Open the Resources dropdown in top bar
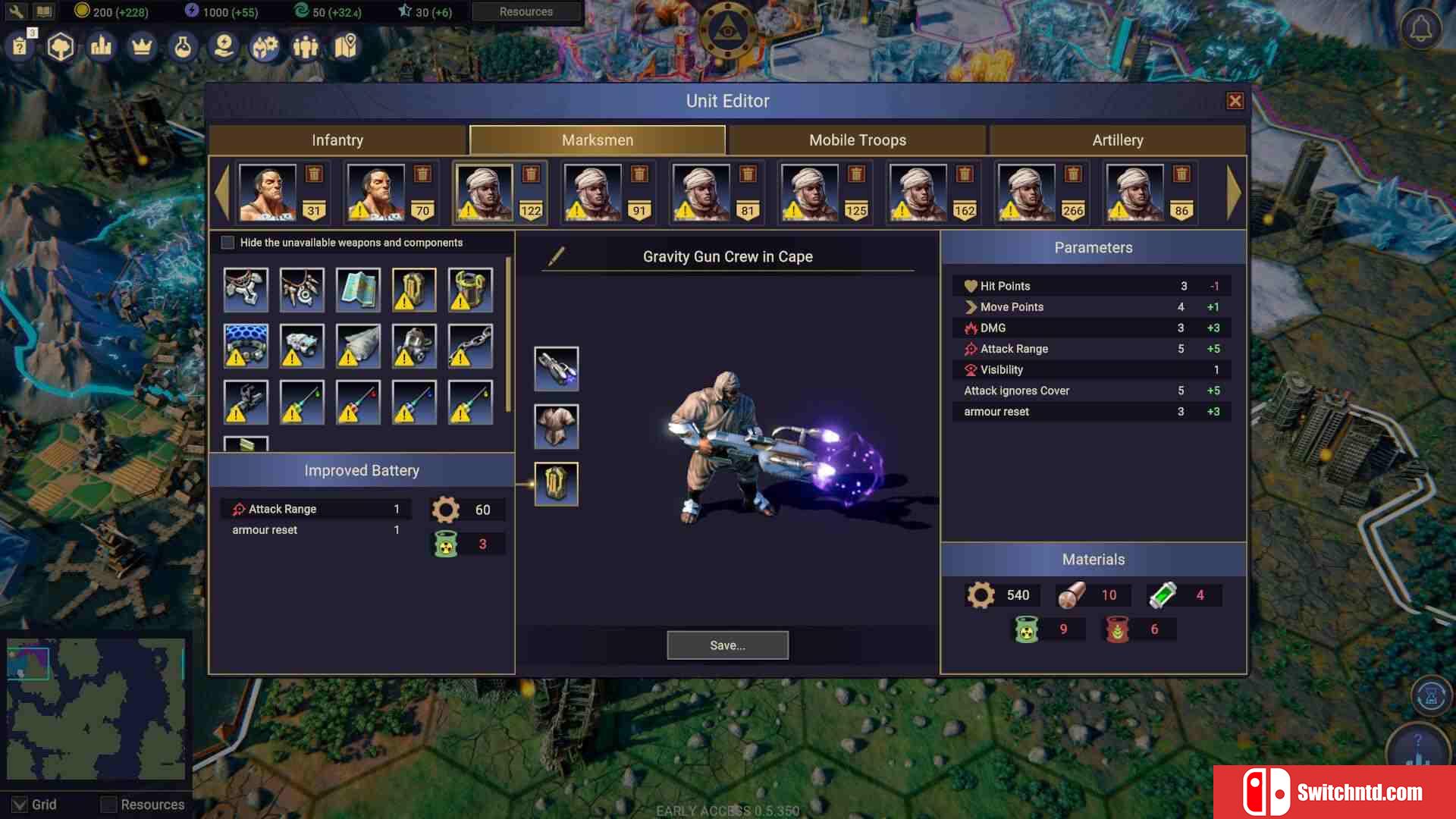The image size is (1456, 819). coord(526,12)
